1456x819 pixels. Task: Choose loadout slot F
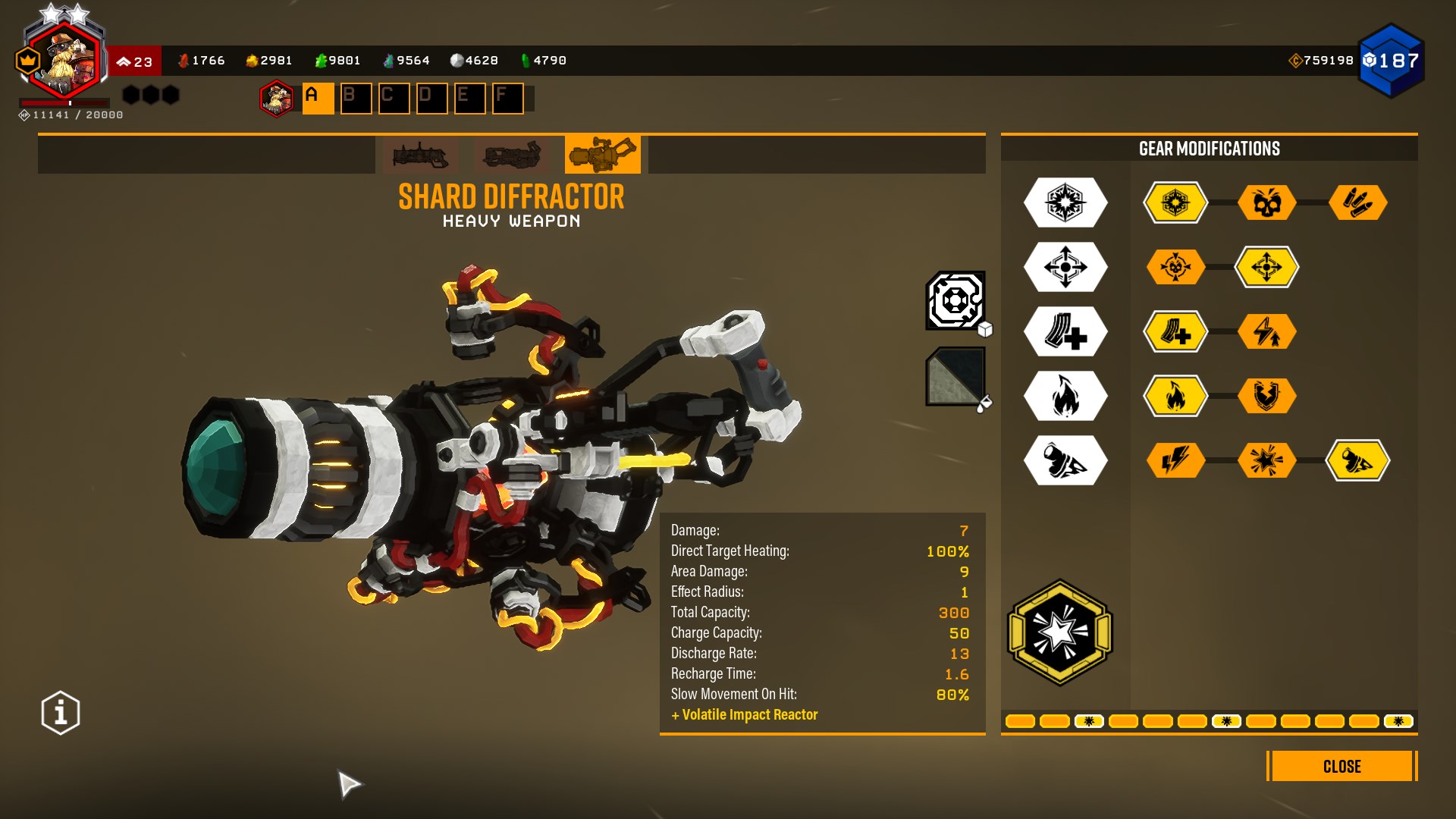(x=507, y=99)
